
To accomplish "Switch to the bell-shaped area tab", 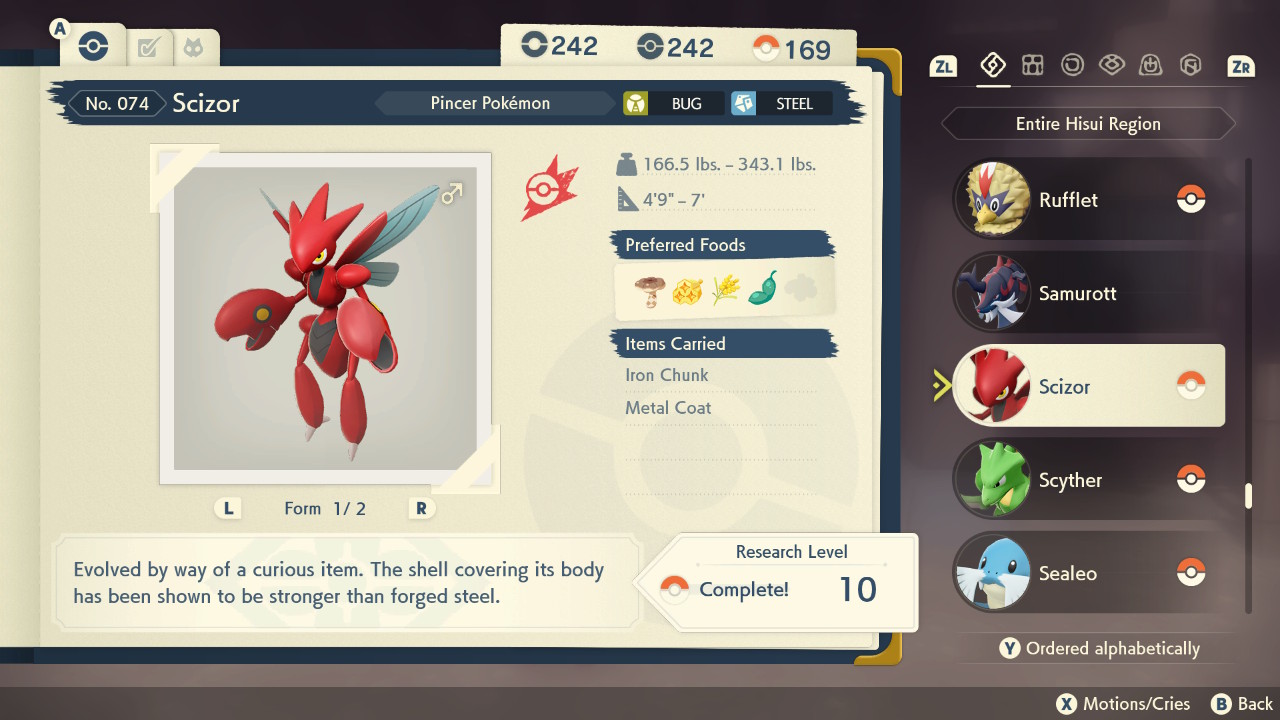I will [x=1150, y=65].
